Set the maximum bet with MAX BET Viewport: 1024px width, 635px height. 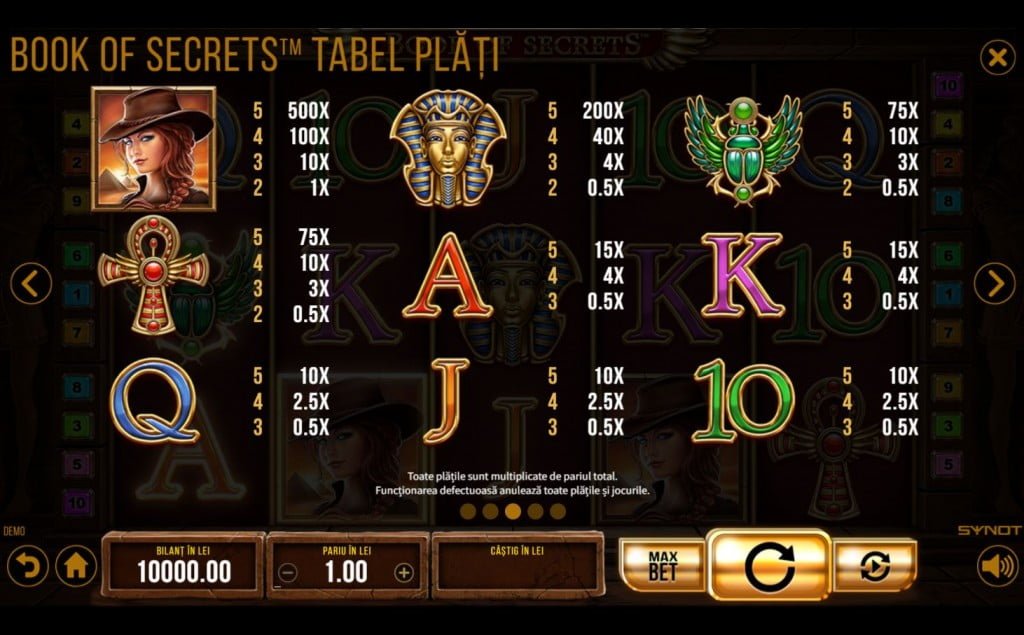661,567
